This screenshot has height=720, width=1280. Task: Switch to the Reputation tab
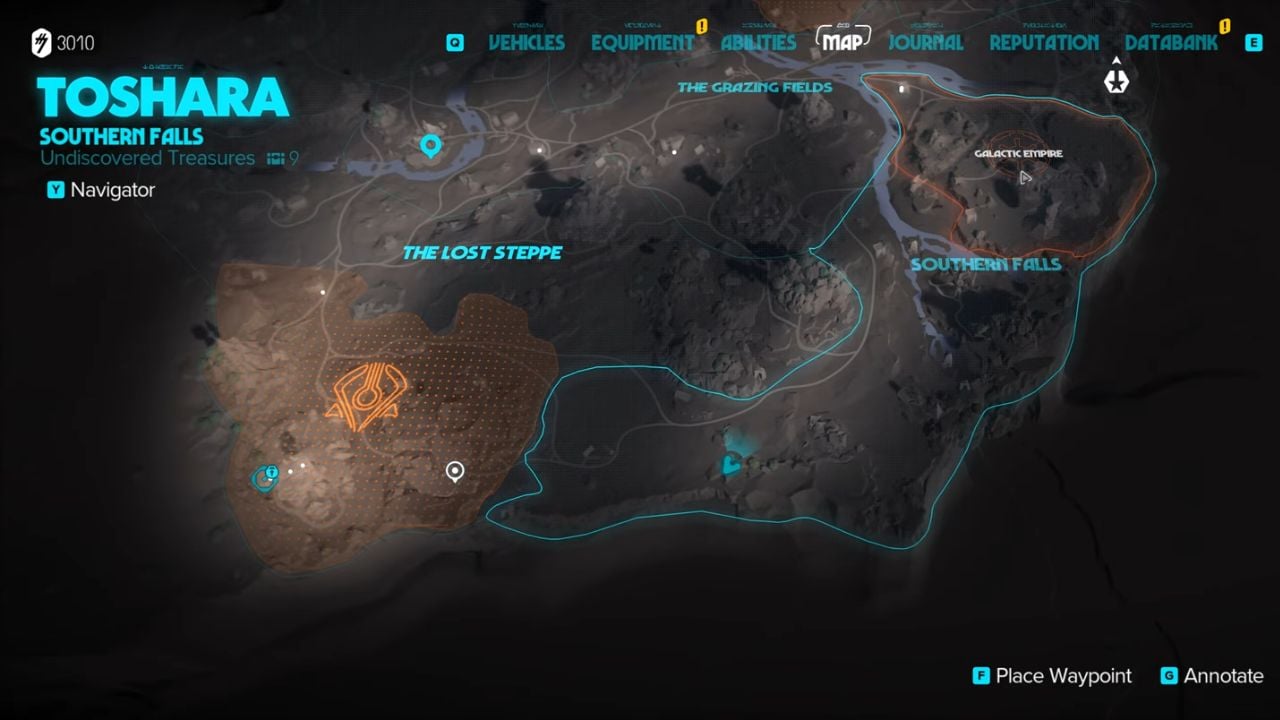pyautogui.click(x=1043, y=42)
